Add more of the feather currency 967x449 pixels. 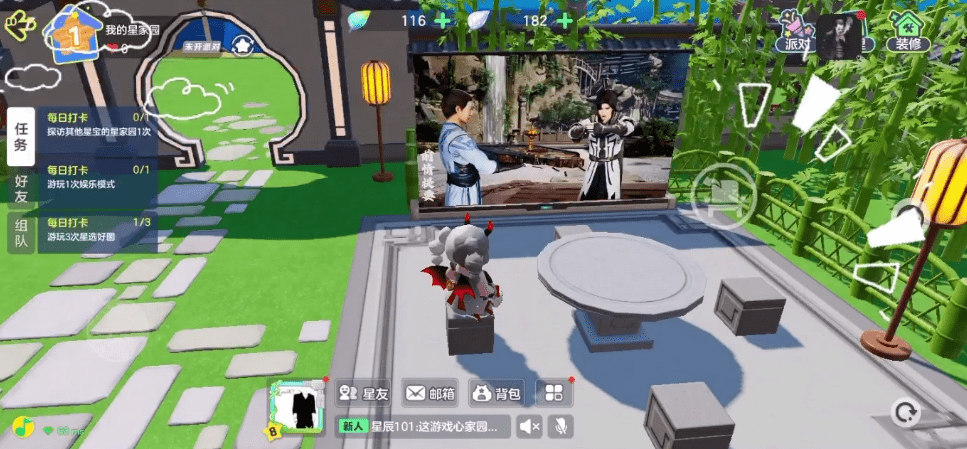coord(565,20)
